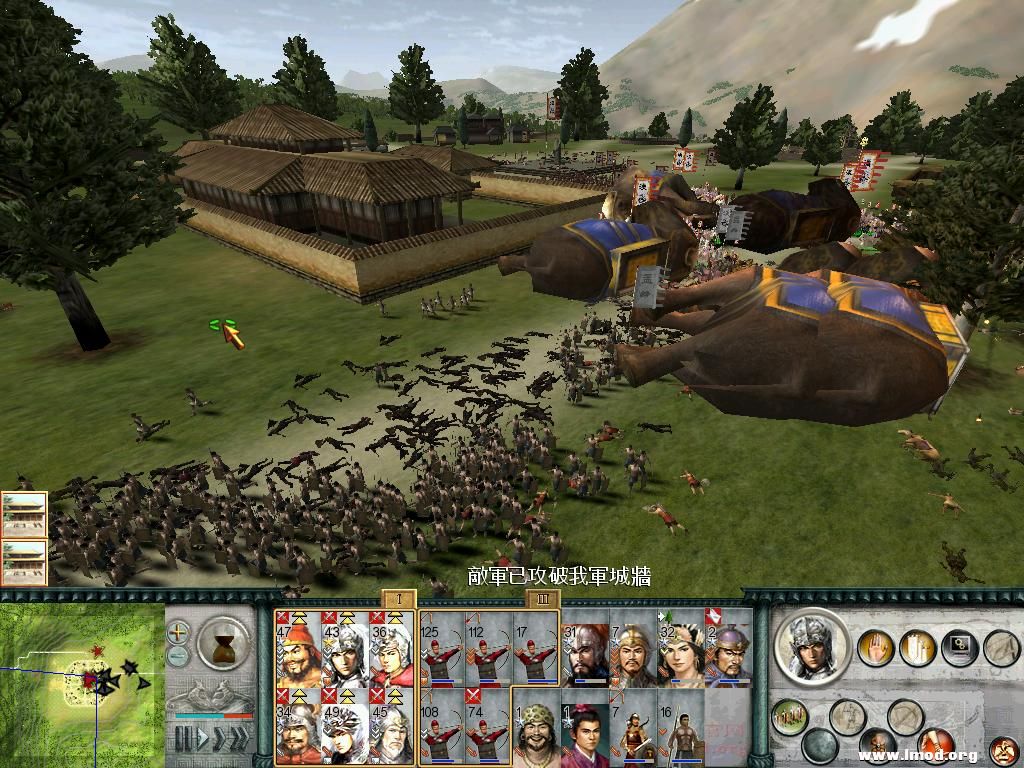Select the white-helmet general card with 43 men

[x=346, y=649]
